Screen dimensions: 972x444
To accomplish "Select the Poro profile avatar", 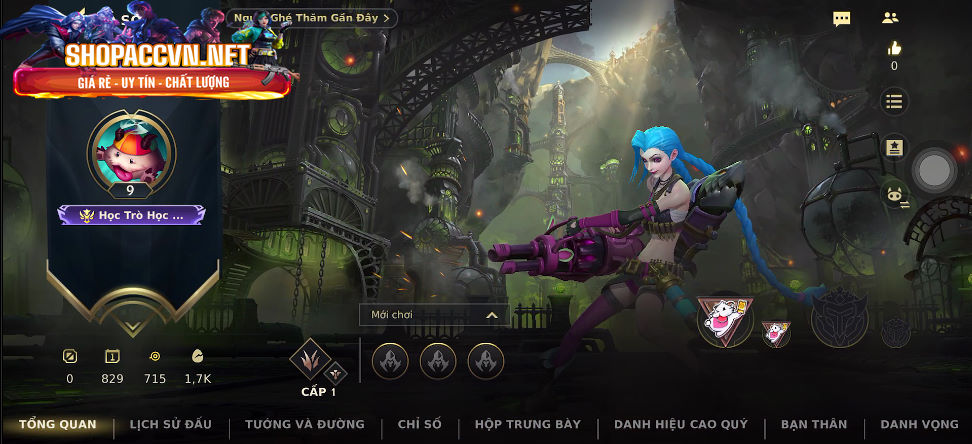I will click(131, 150).
